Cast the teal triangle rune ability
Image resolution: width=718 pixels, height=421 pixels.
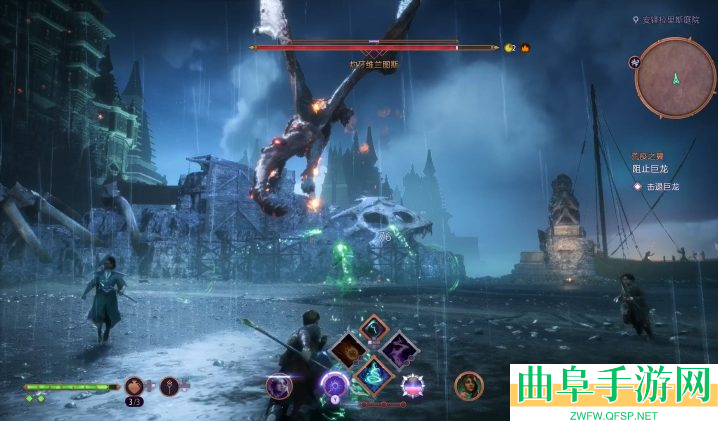click(x=375, y=374)
